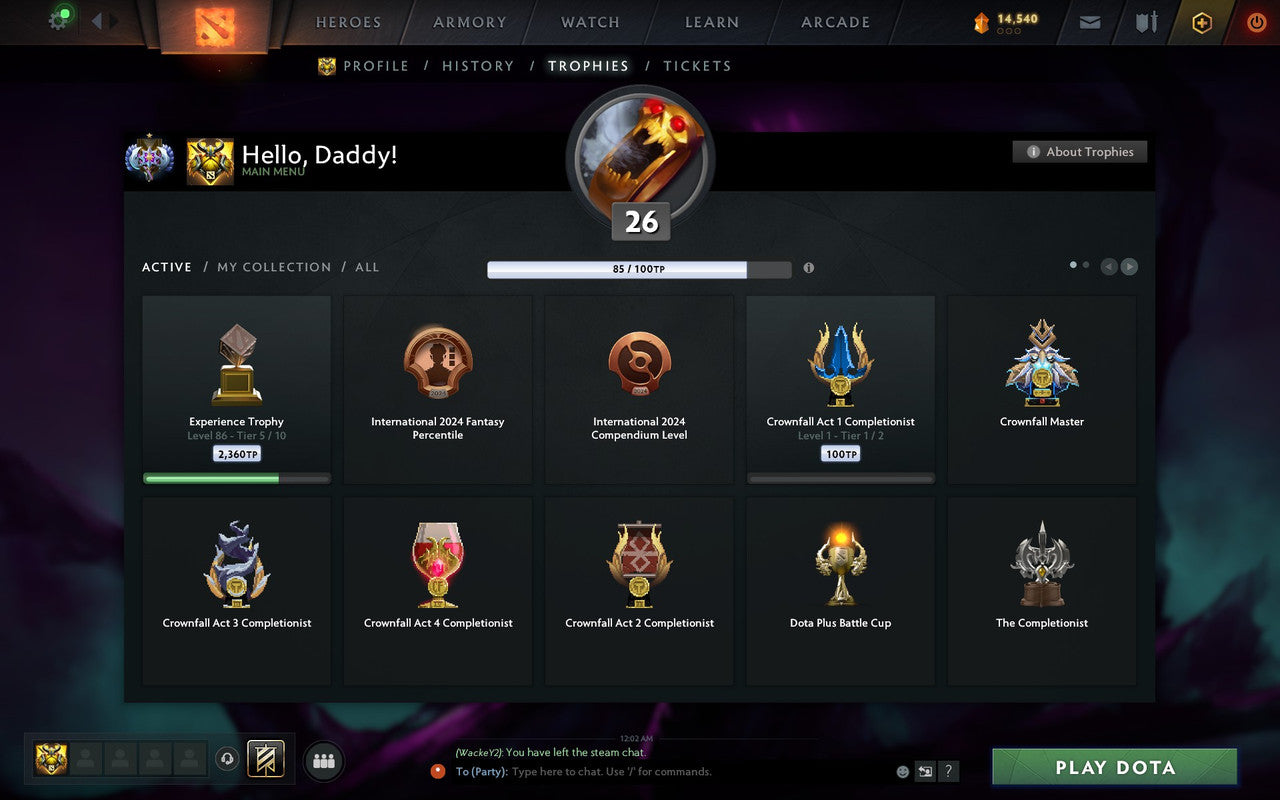Click the chat wheel icon beside the emoticon

coord(925,771)
